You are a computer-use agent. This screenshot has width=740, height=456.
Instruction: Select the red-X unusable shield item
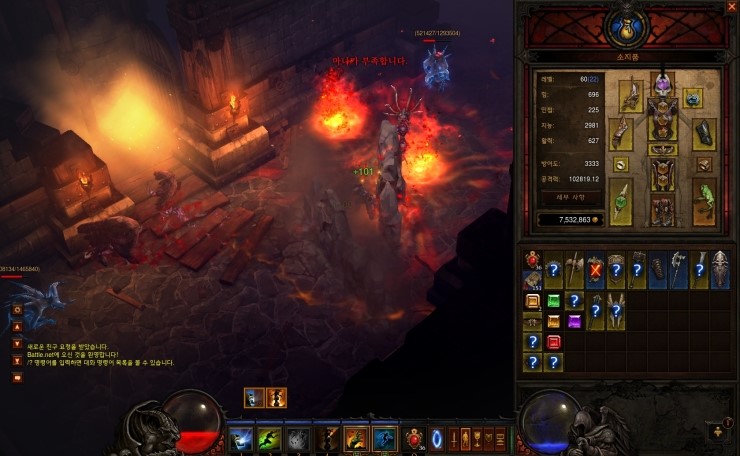[595, 270]
